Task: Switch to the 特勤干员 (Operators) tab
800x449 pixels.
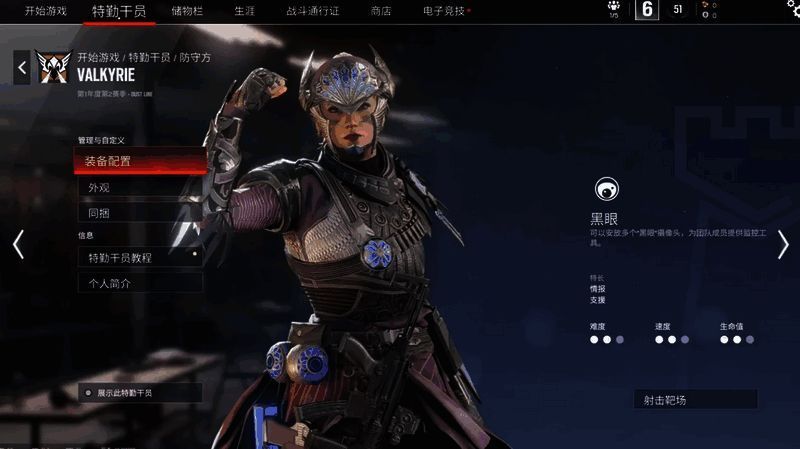Action: click(x=118, y=11)
